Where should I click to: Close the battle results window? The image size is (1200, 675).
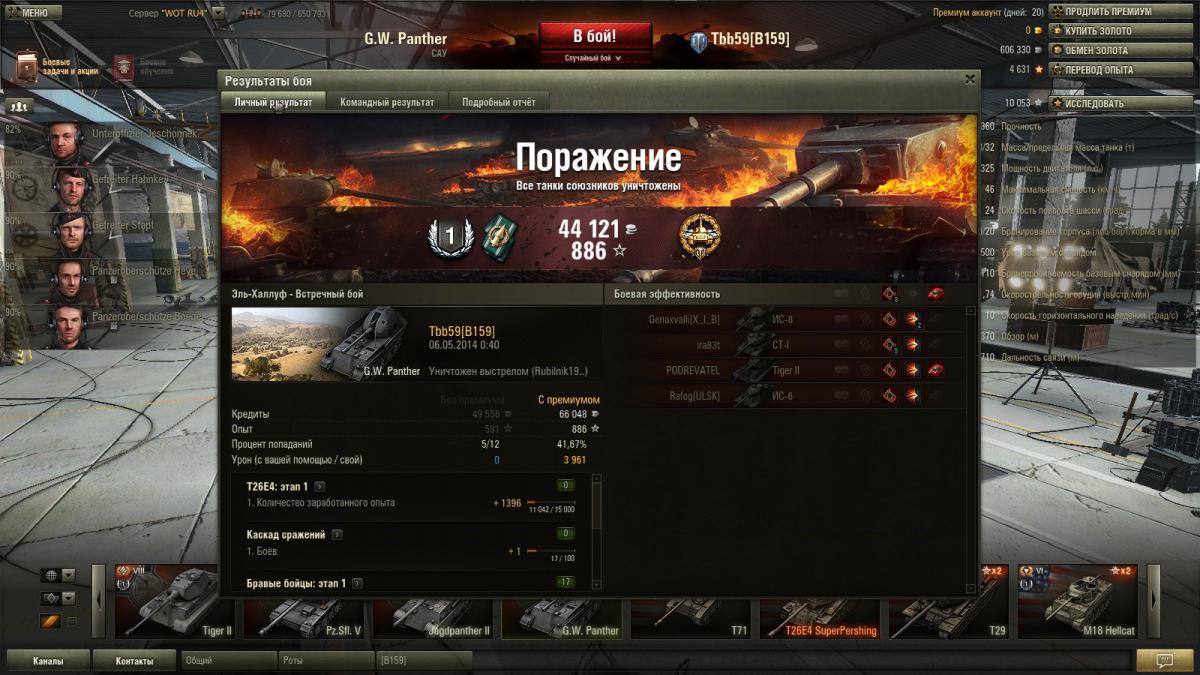pyautogui.click(x=969, y=79)
